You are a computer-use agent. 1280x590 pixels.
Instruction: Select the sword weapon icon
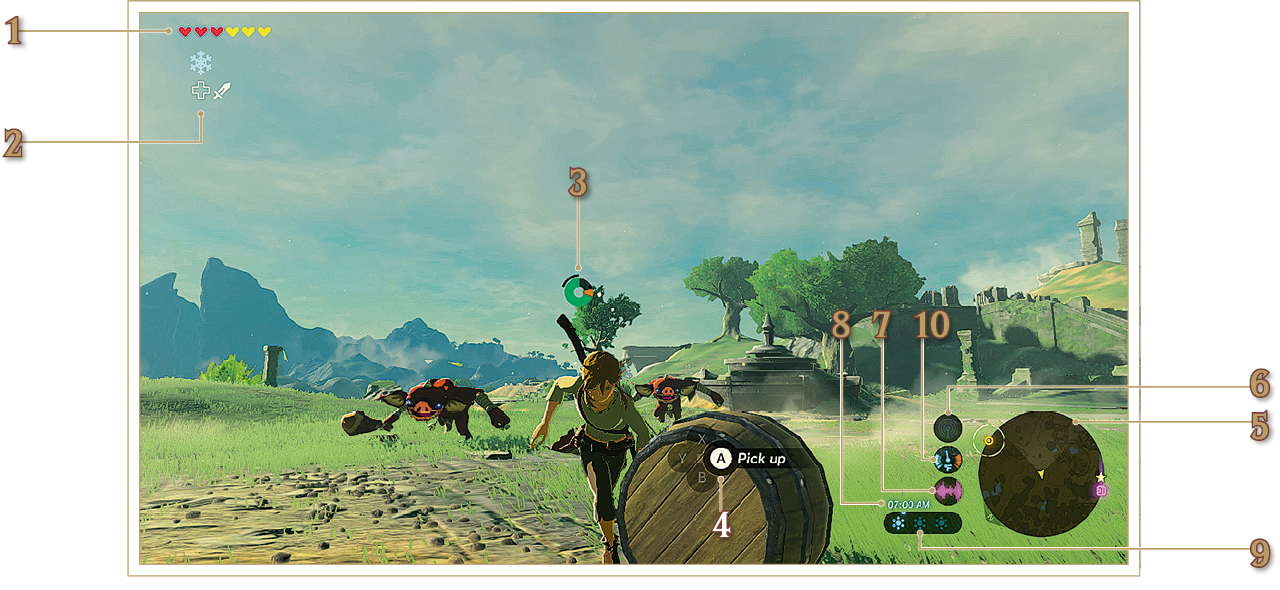click(x=222, y=91)
